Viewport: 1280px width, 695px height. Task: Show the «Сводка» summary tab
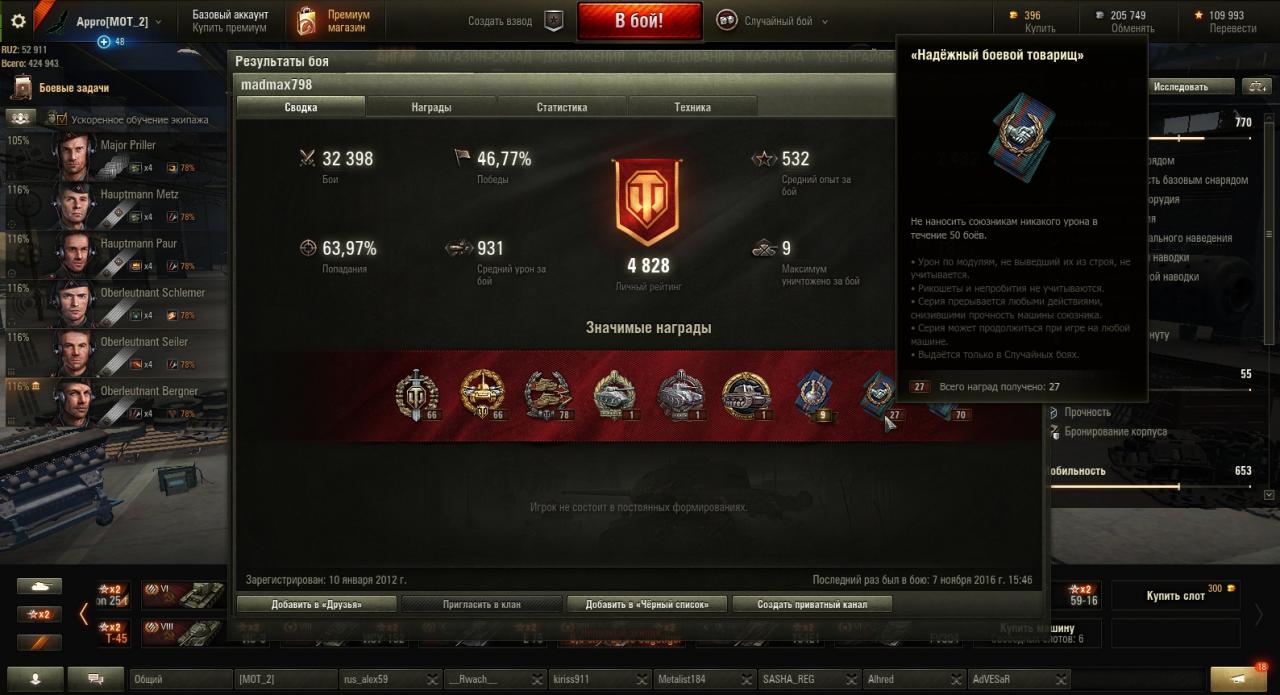(301, 107)
